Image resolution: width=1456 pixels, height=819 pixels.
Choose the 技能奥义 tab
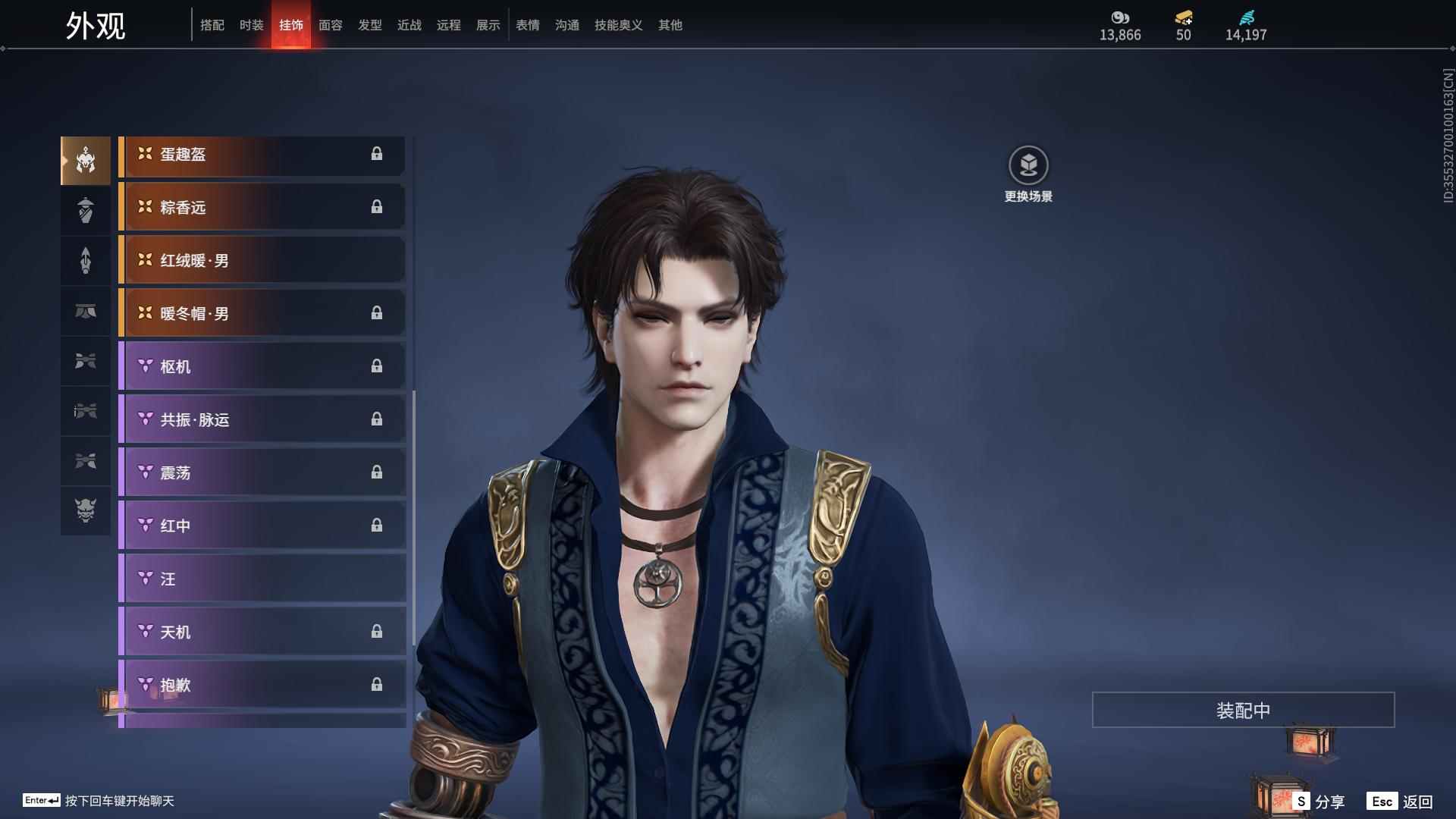click(618, 25)
